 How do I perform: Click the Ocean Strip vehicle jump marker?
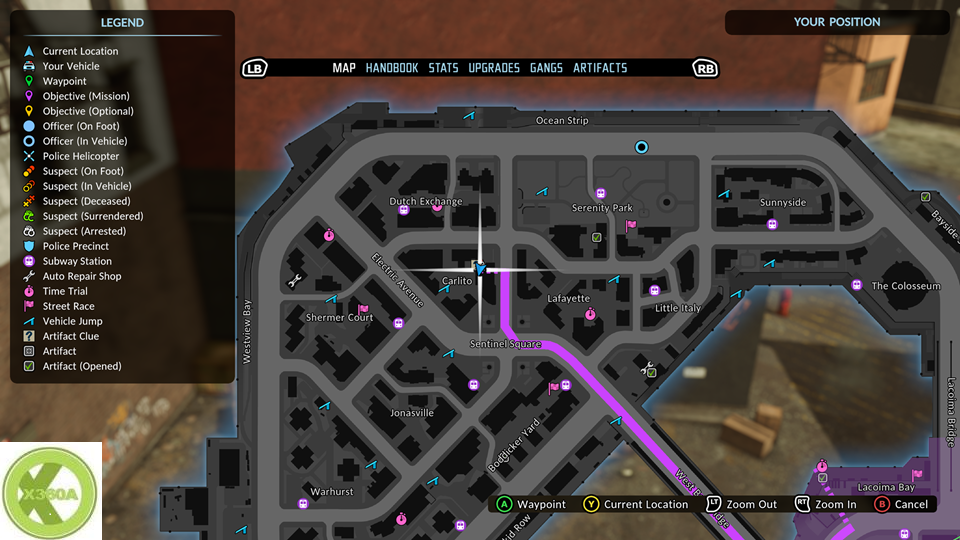(x=470, y=118)
